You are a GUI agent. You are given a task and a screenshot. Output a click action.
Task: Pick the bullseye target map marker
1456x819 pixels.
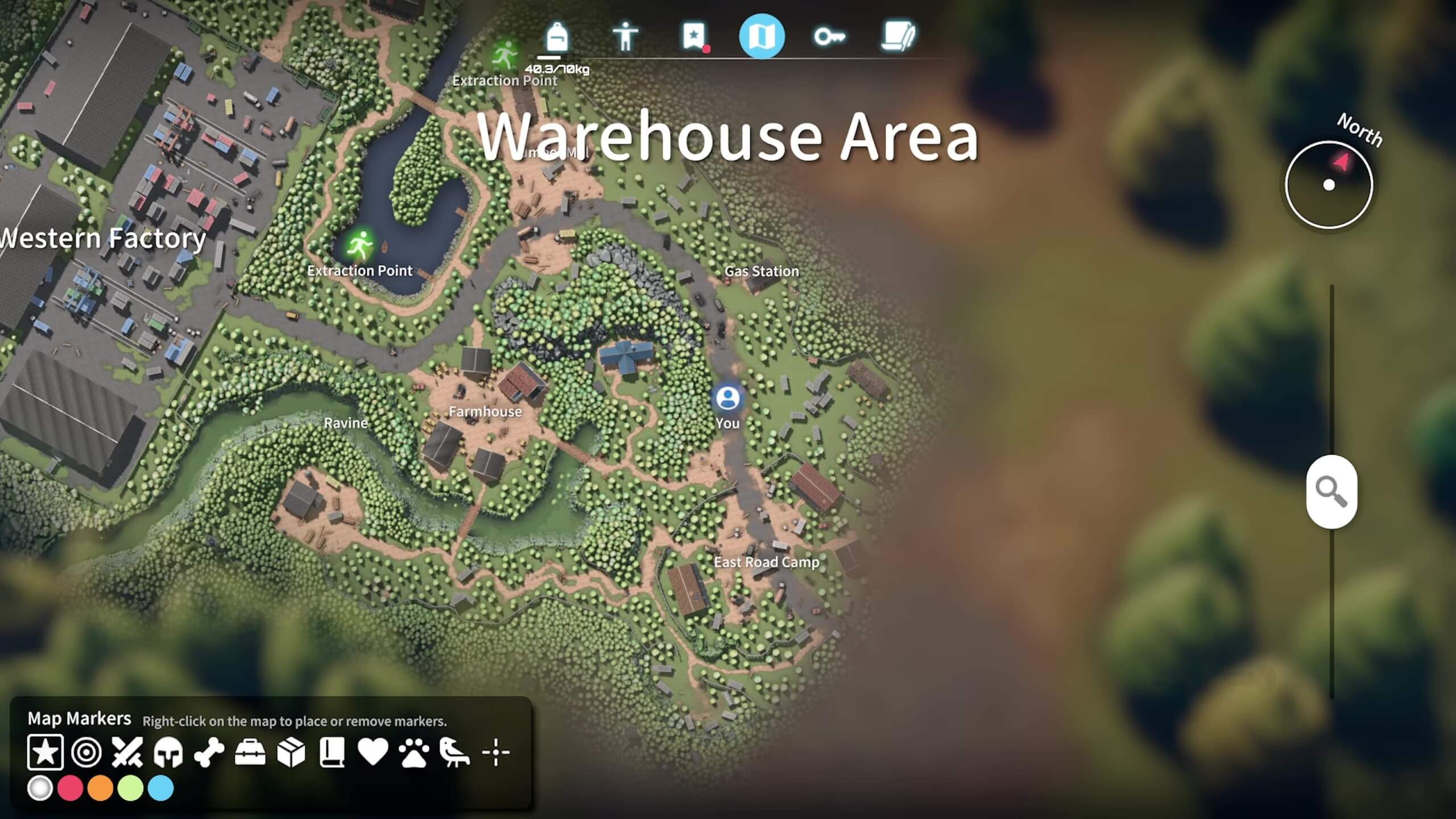pyautogui.click(x=86, y=752)
